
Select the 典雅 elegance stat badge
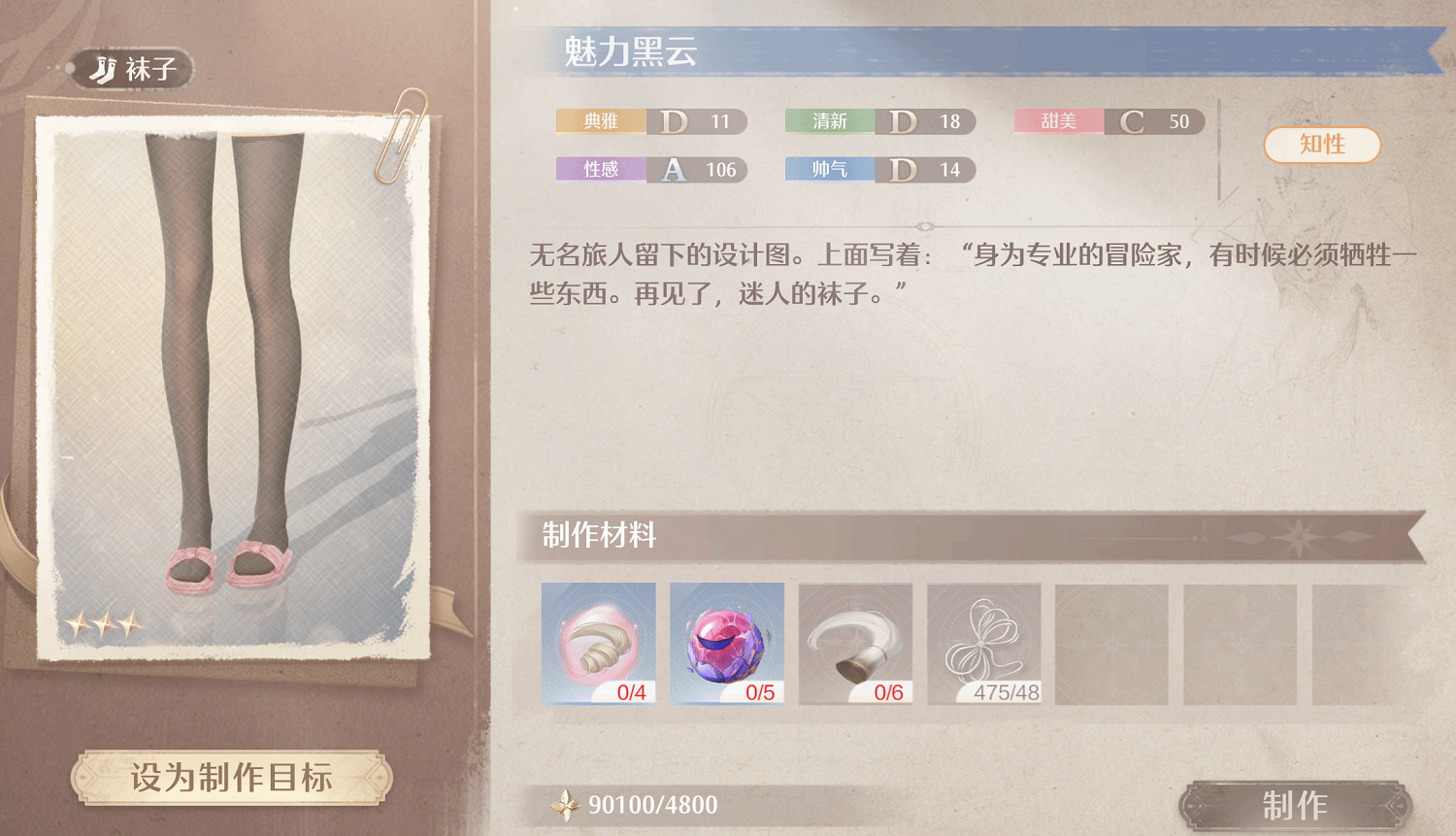coord(650,121)
